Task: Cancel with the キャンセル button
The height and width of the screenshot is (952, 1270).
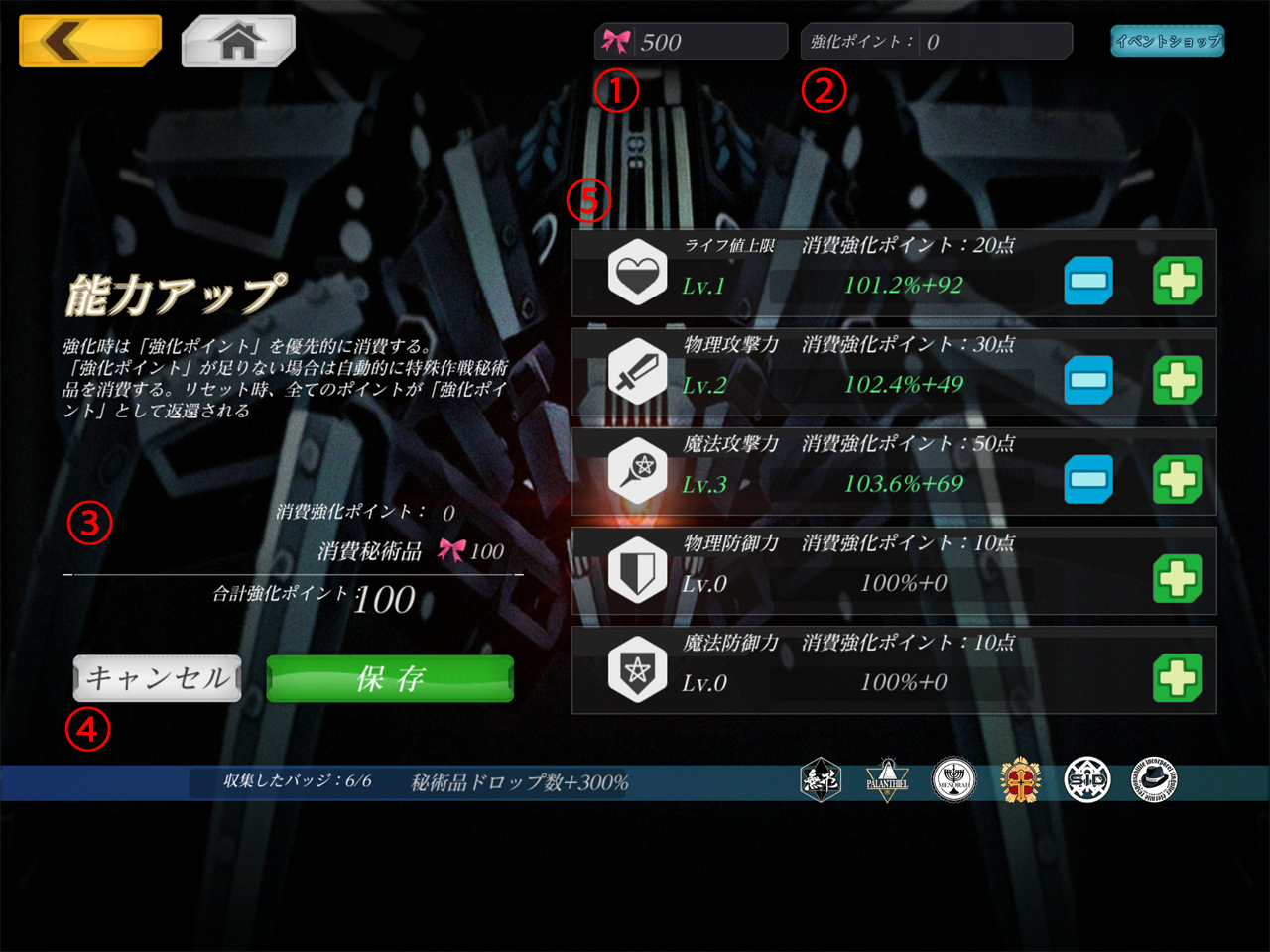Action: [x=158, y=678]
